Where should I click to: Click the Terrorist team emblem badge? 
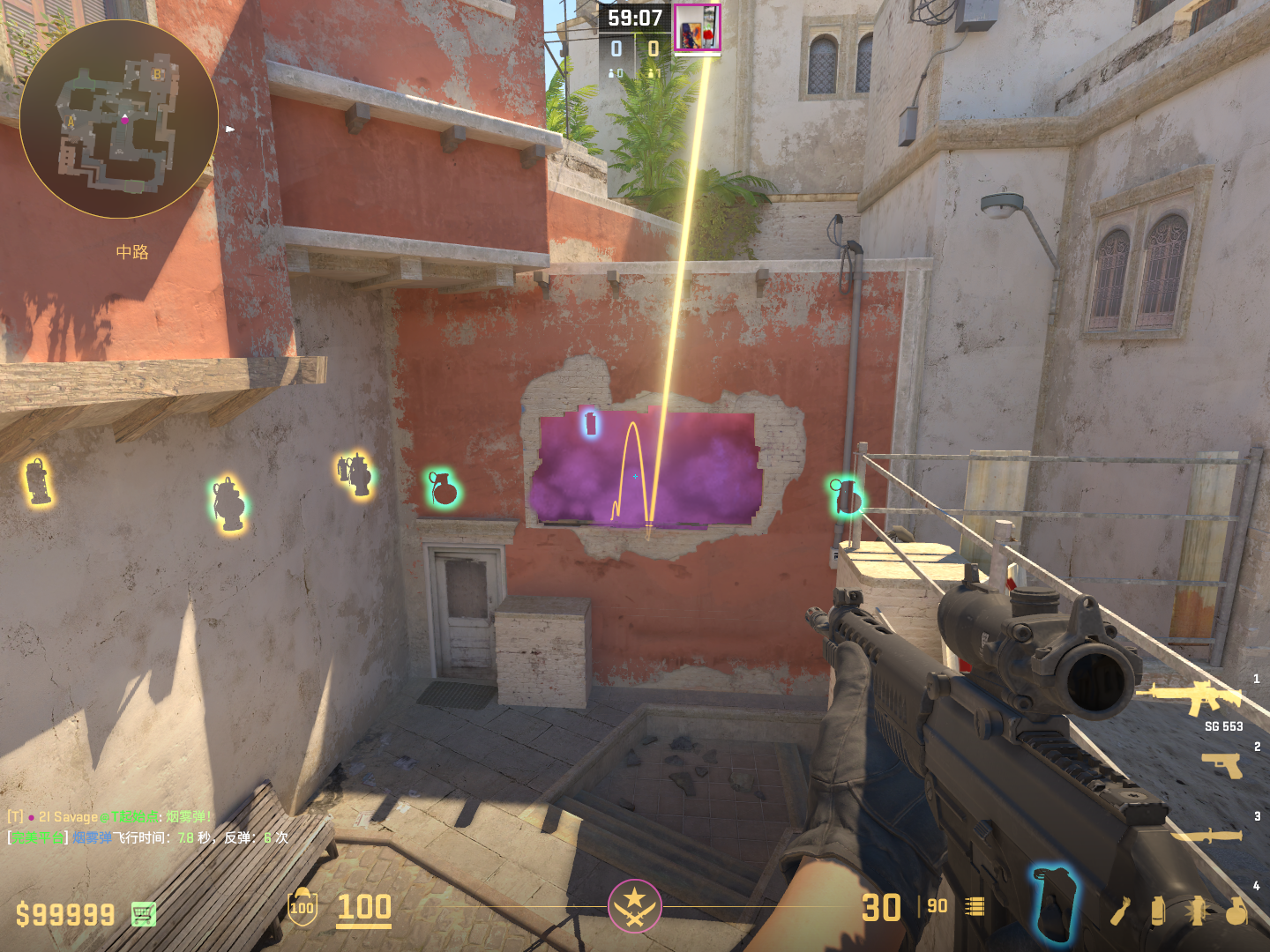click(634, 906)
